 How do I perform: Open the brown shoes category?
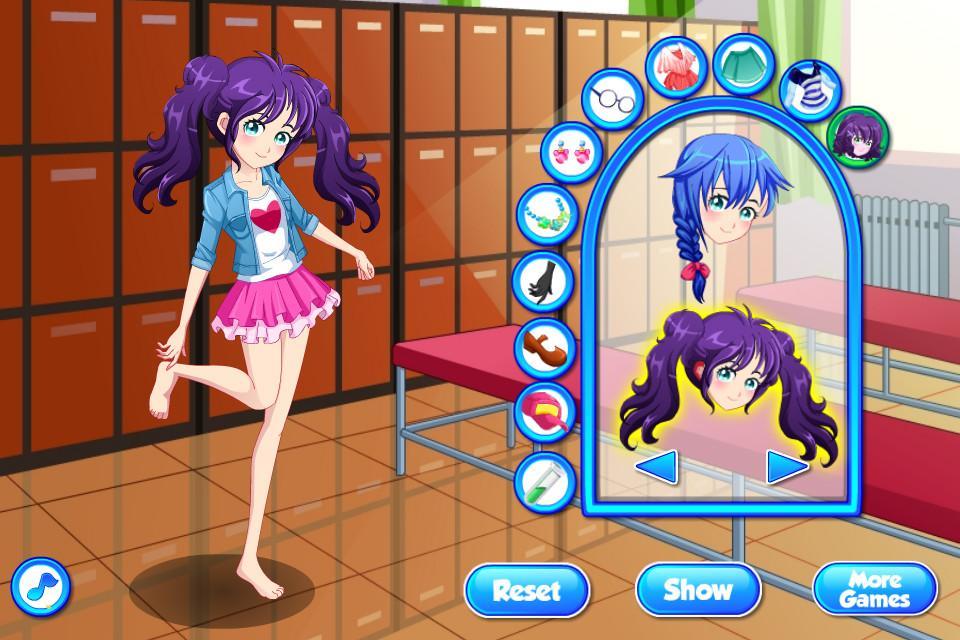point(545,346)
